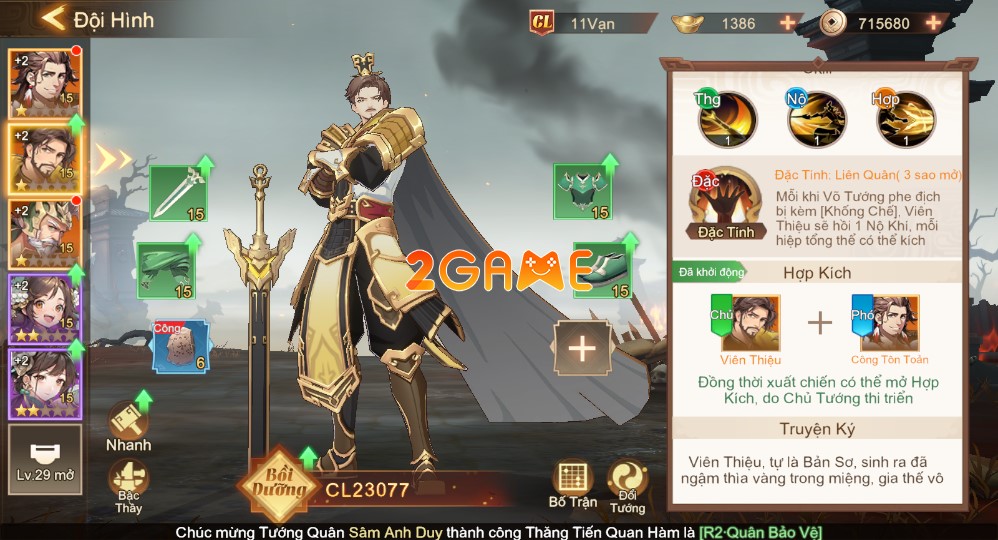Go back from the Đội Hình screen
Viewport: 998px width, 540px height.
coord(53,18)
